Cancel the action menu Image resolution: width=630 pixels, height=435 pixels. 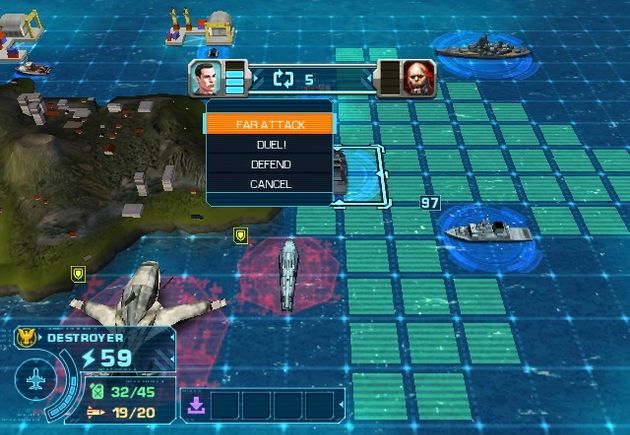tap(268, 184)
